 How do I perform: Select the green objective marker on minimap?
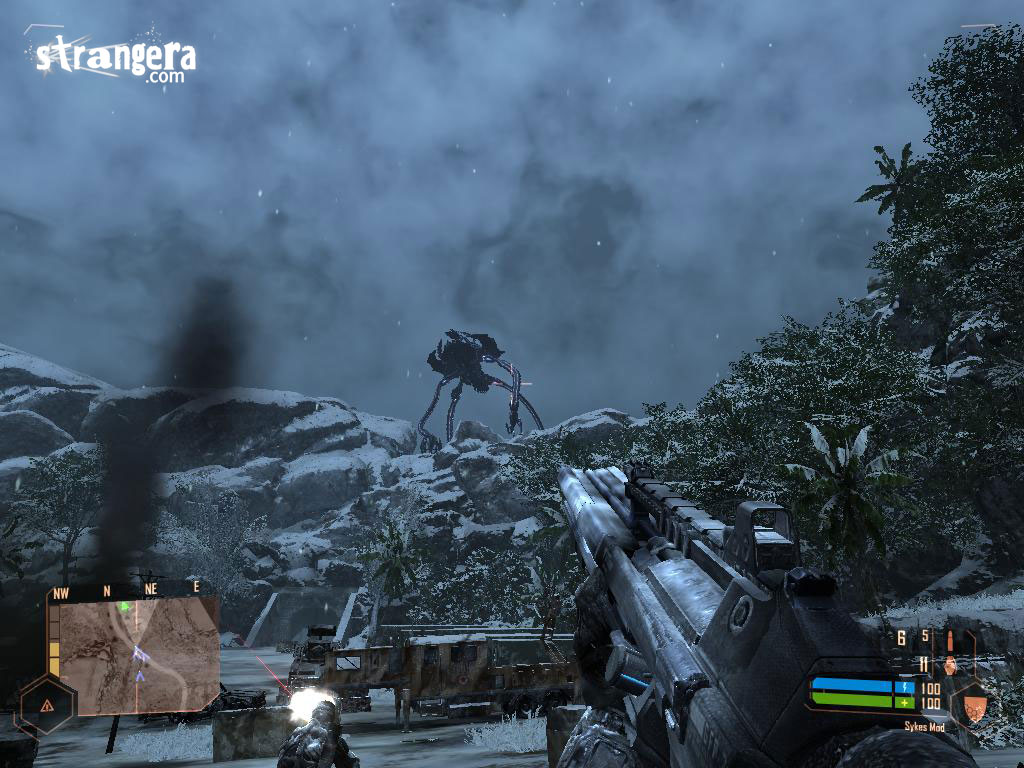point(124,606)
